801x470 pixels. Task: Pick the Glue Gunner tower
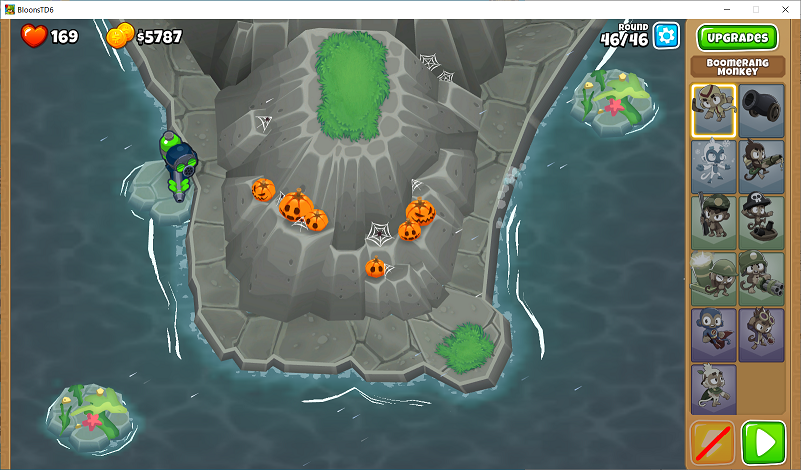(762, 166)
